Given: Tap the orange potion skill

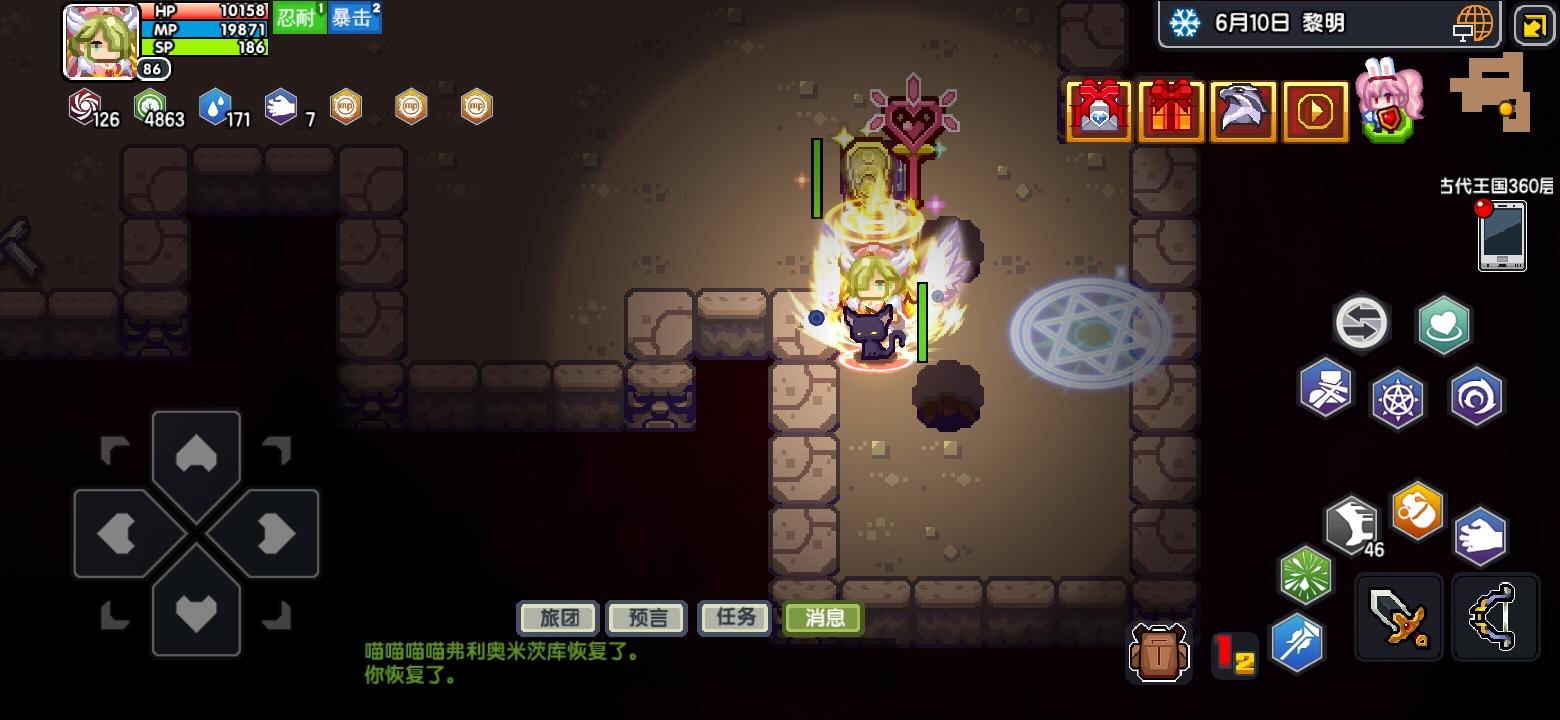Looking at the screenshot, I should click(1418, 510).
